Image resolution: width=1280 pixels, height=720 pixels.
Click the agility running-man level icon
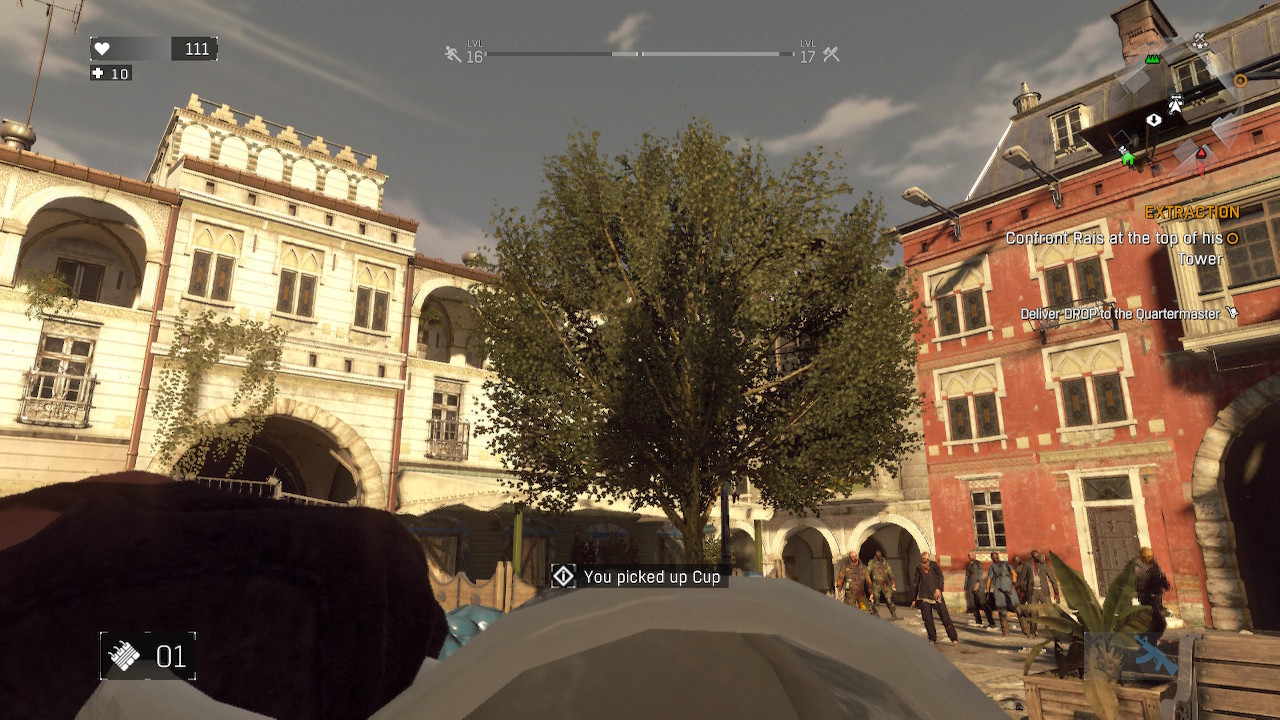[453, 54]
